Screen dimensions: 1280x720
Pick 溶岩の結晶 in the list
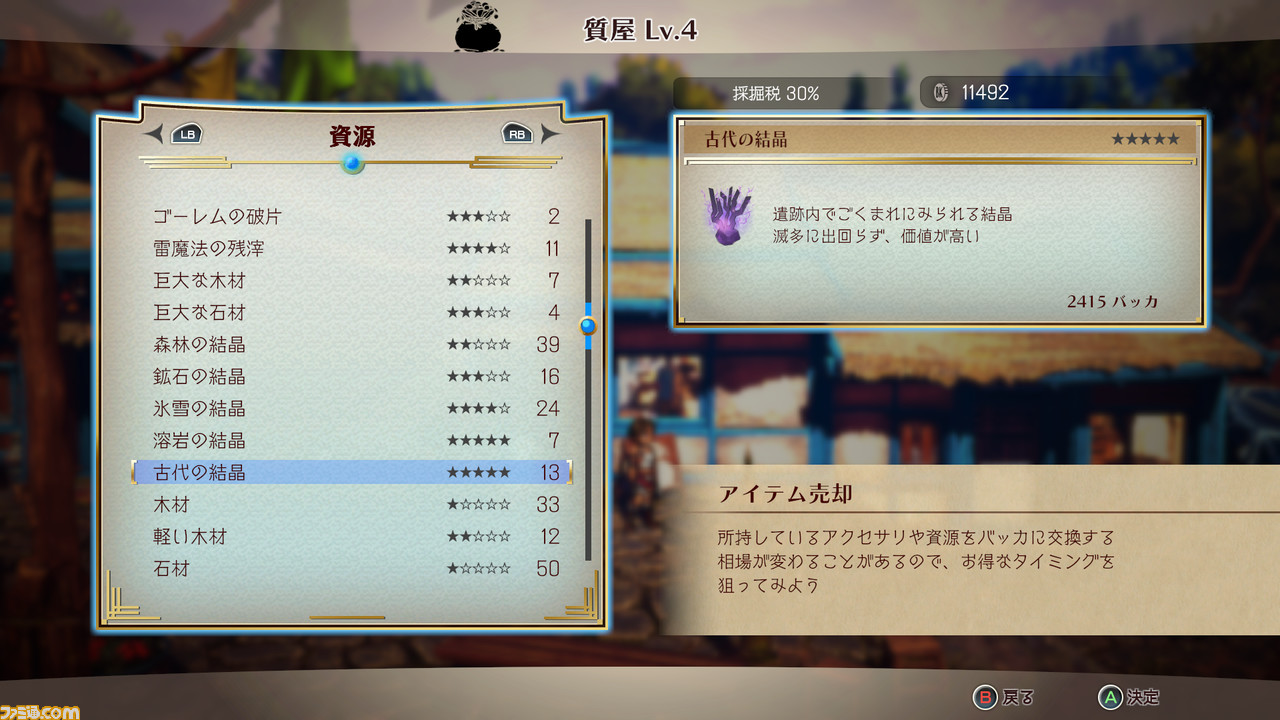pos(350,440)
